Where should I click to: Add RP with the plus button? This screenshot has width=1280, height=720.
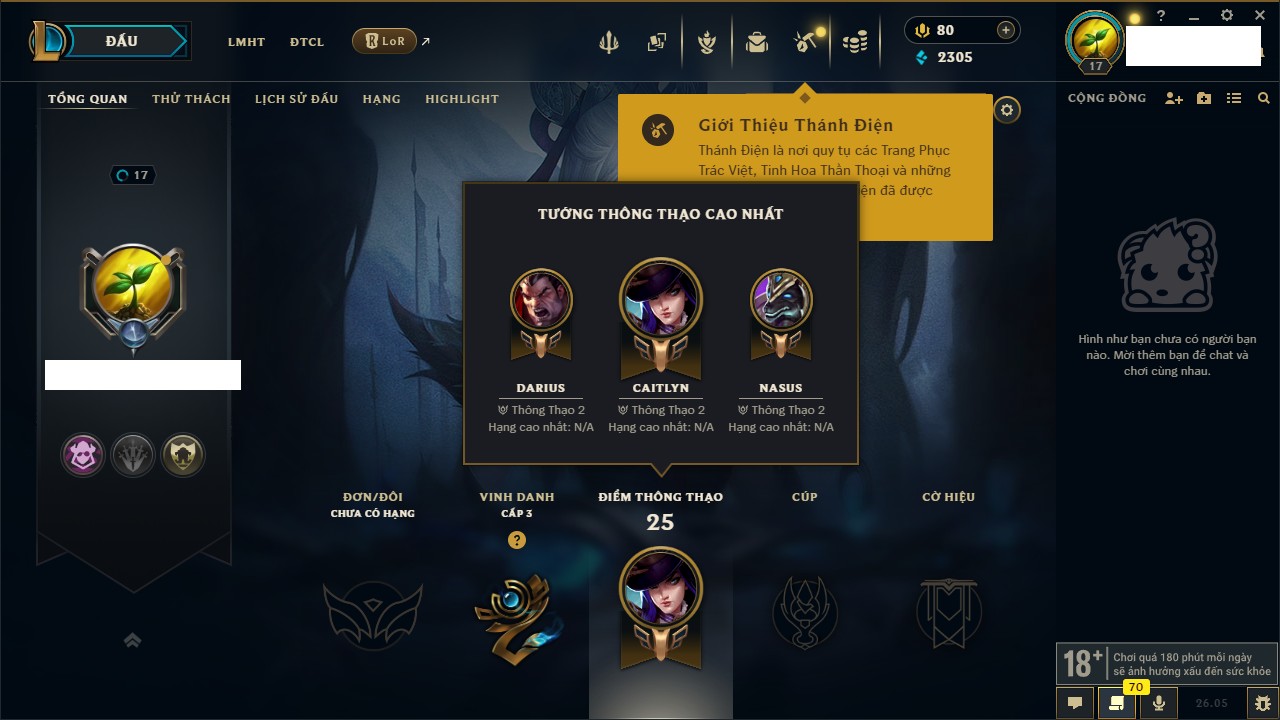point(1006,30)
